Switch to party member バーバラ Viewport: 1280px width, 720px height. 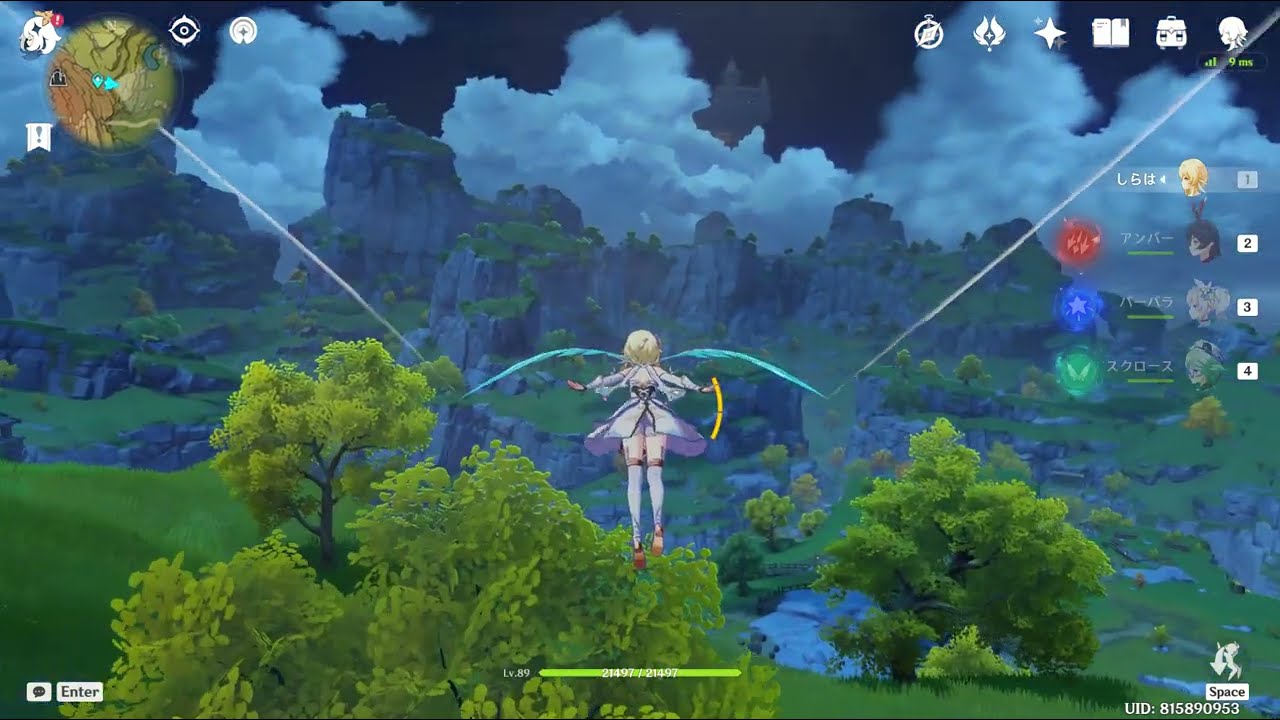[x=1203, y=307]
